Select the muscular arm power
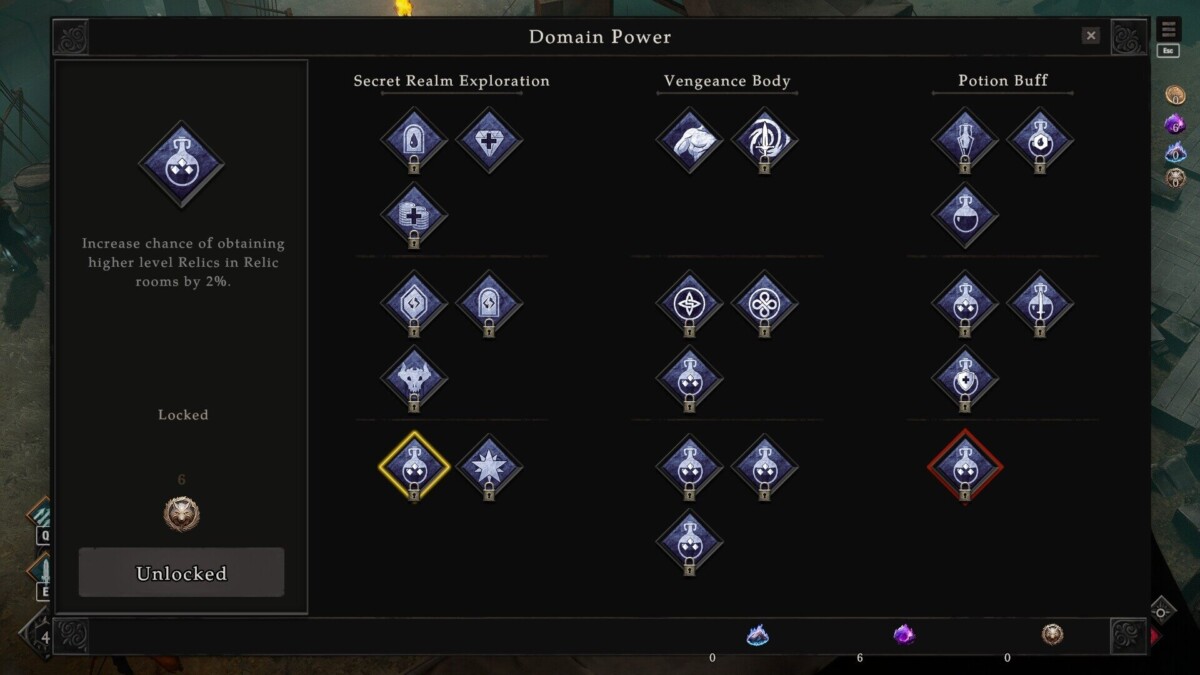 click(x=689, y=140)
